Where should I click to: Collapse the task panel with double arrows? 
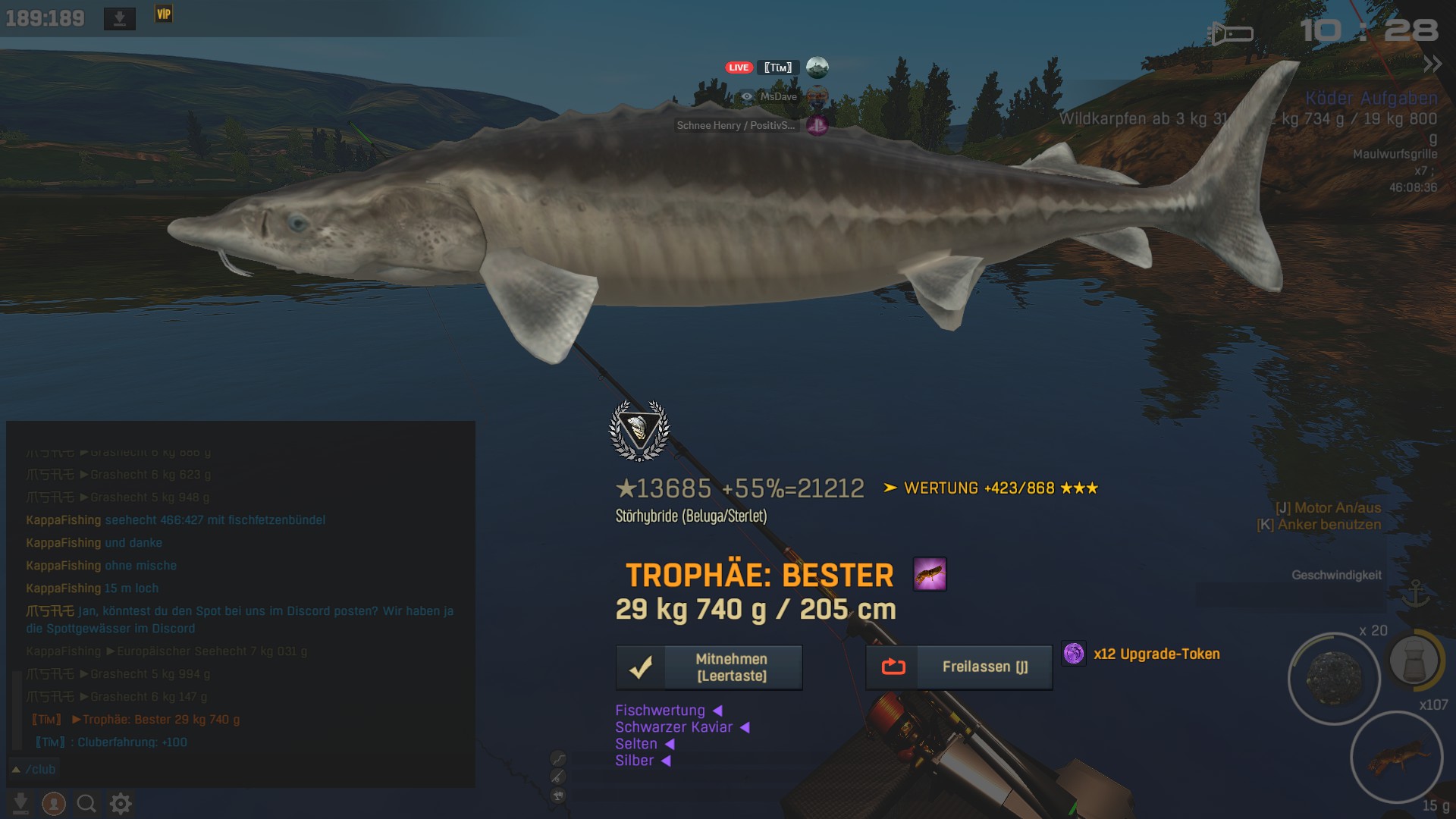pos(1432,64)
